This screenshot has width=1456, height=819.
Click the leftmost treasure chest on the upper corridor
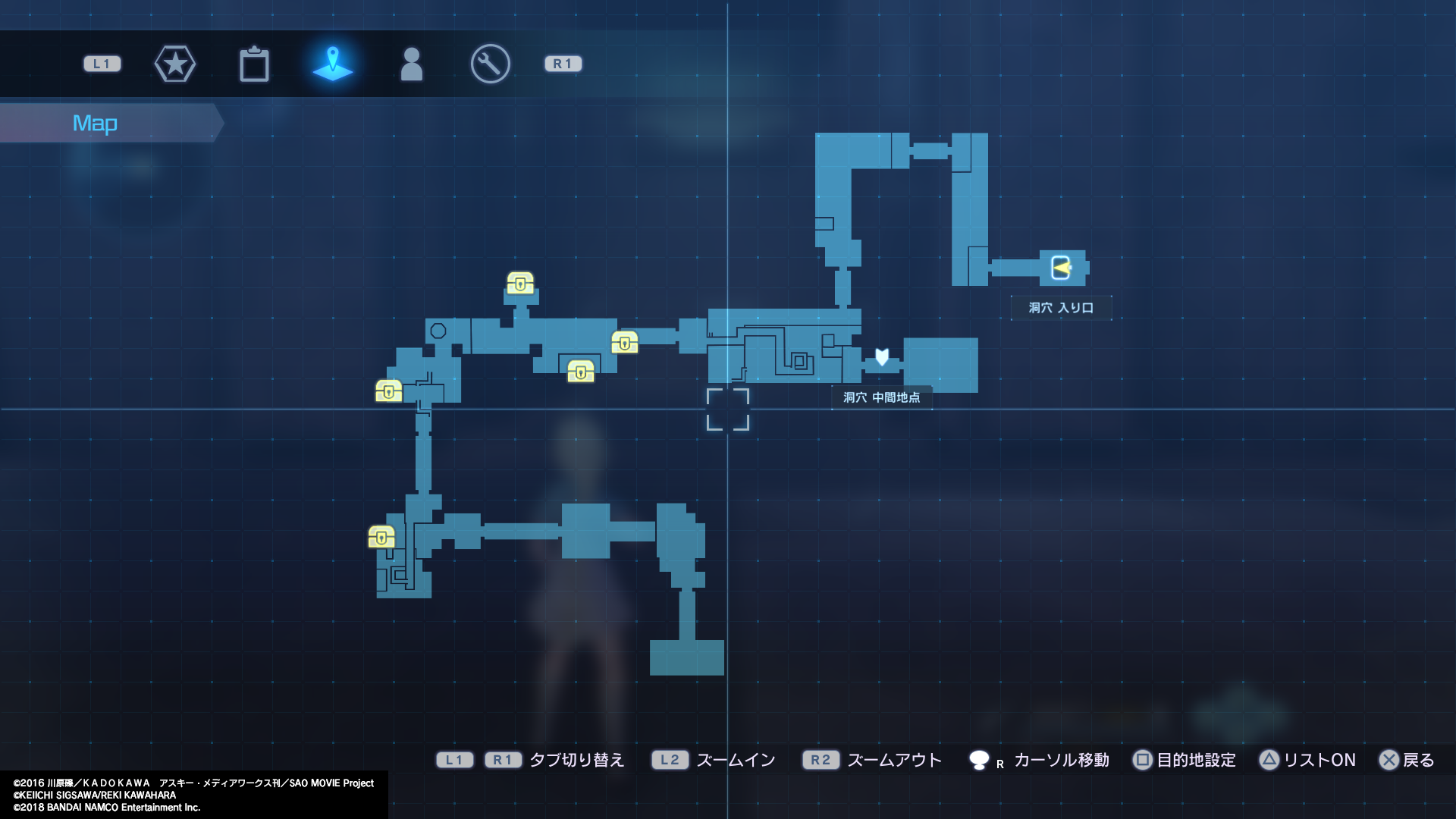click(388, 391)
